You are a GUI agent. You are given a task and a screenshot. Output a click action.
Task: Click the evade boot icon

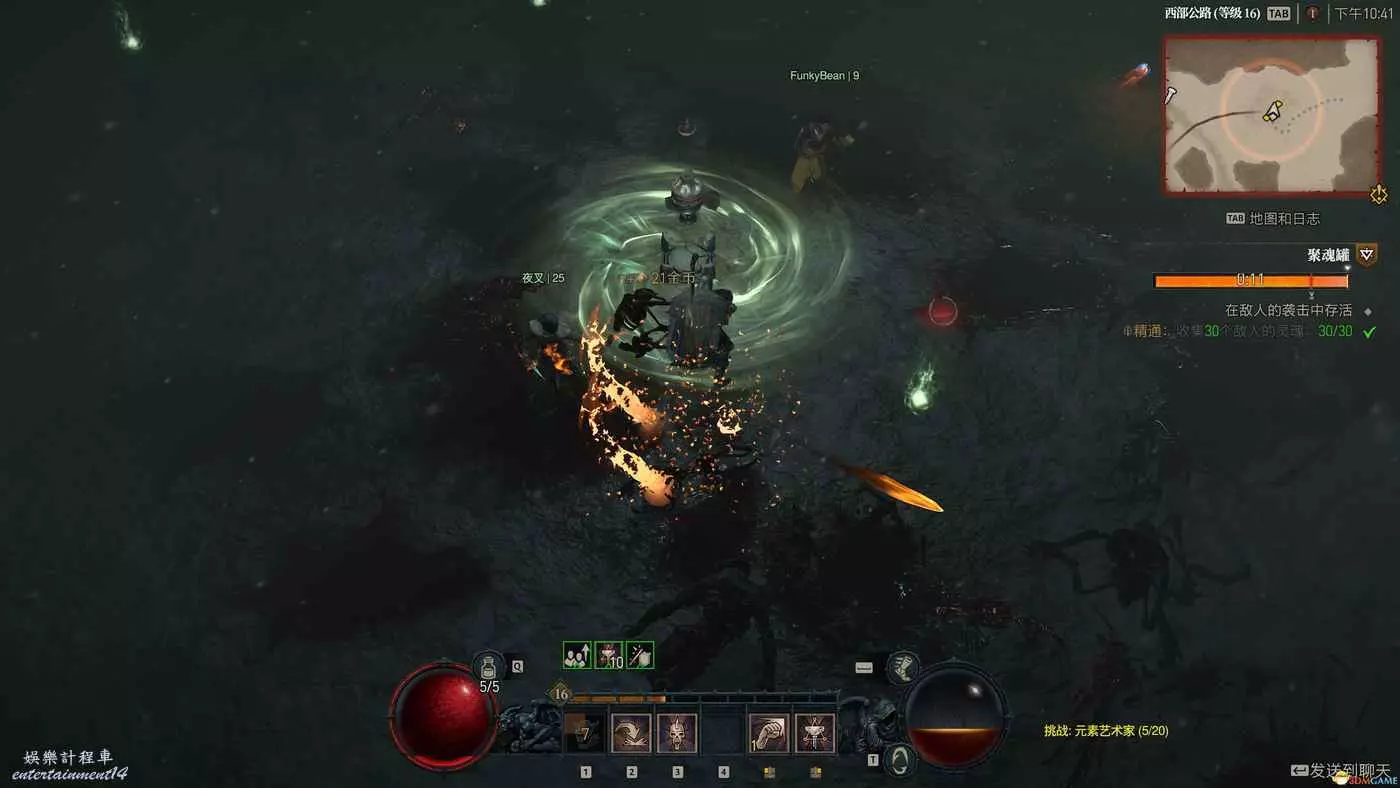point(903,668)
